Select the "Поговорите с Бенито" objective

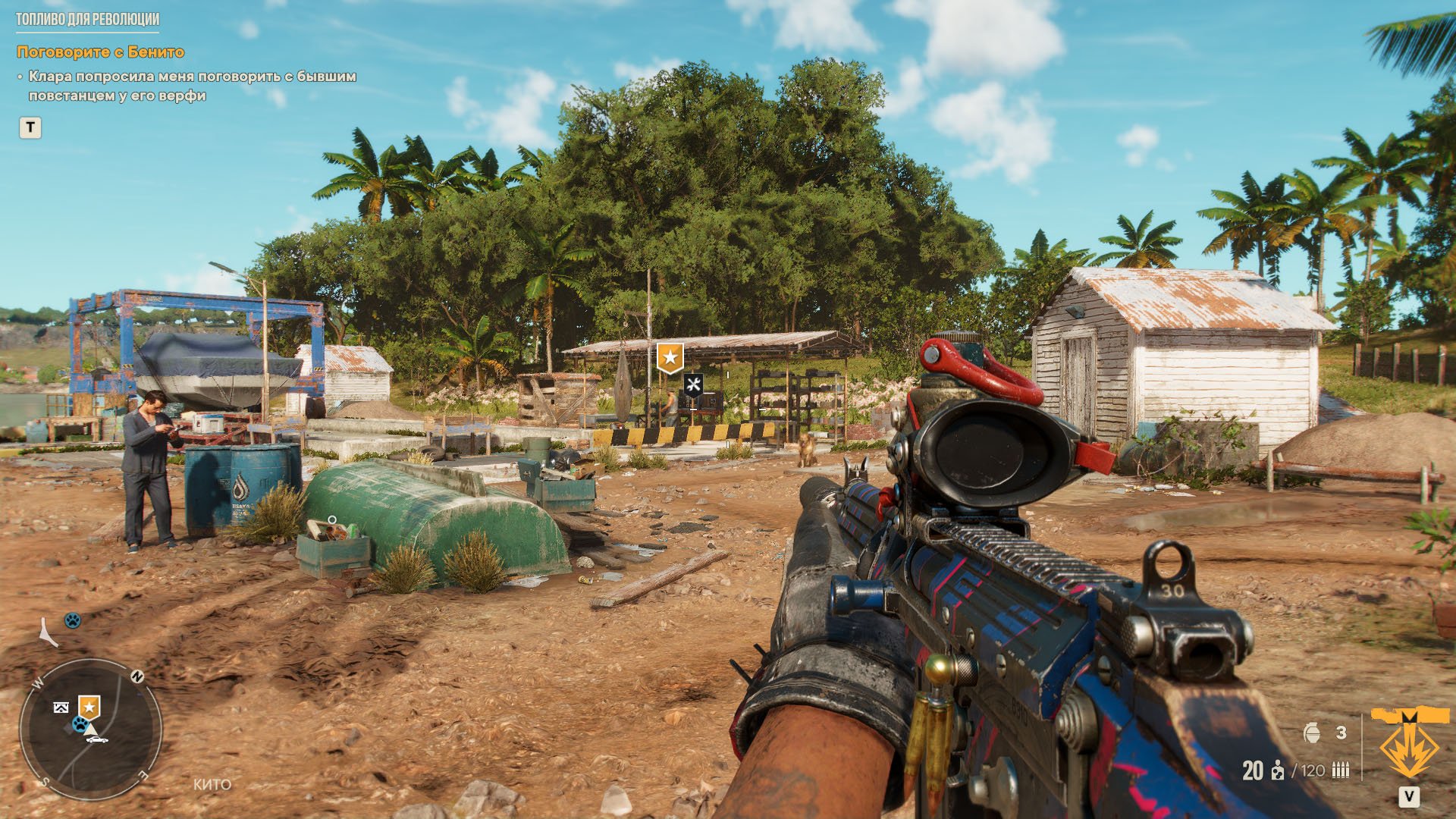[100, 52]
